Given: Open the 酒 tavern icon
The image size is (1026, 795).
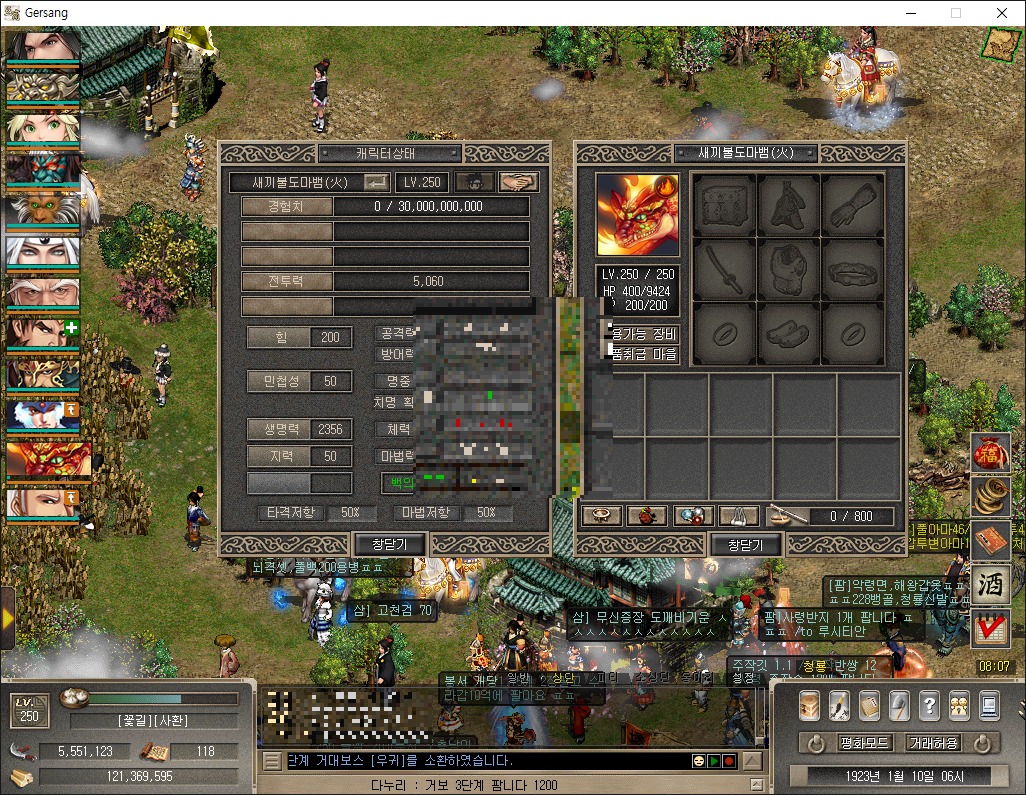Looking at the screenshot, I should 990,583.
